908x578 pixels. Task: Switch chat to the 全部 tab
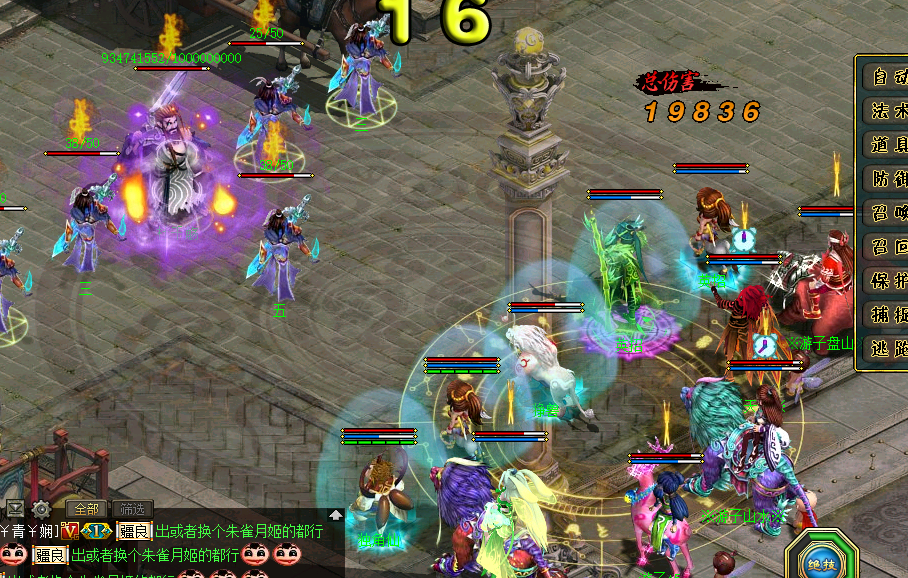(84, 508)
